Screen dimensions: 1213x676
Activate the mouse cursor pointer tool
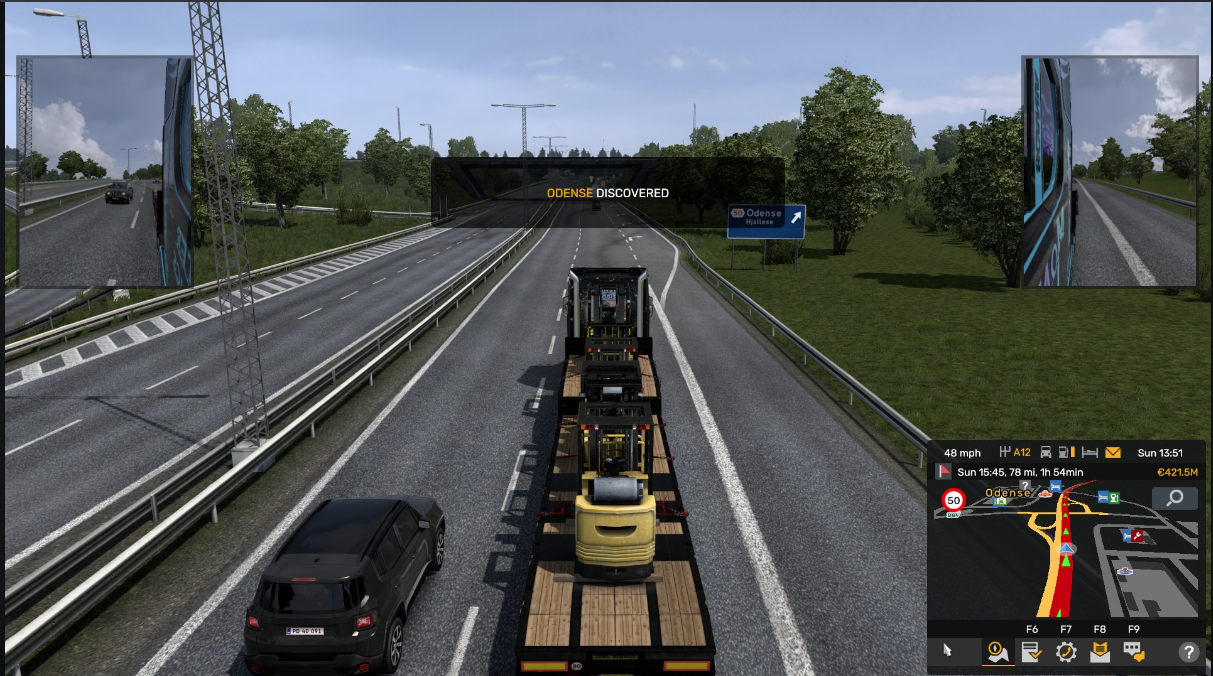948,651
